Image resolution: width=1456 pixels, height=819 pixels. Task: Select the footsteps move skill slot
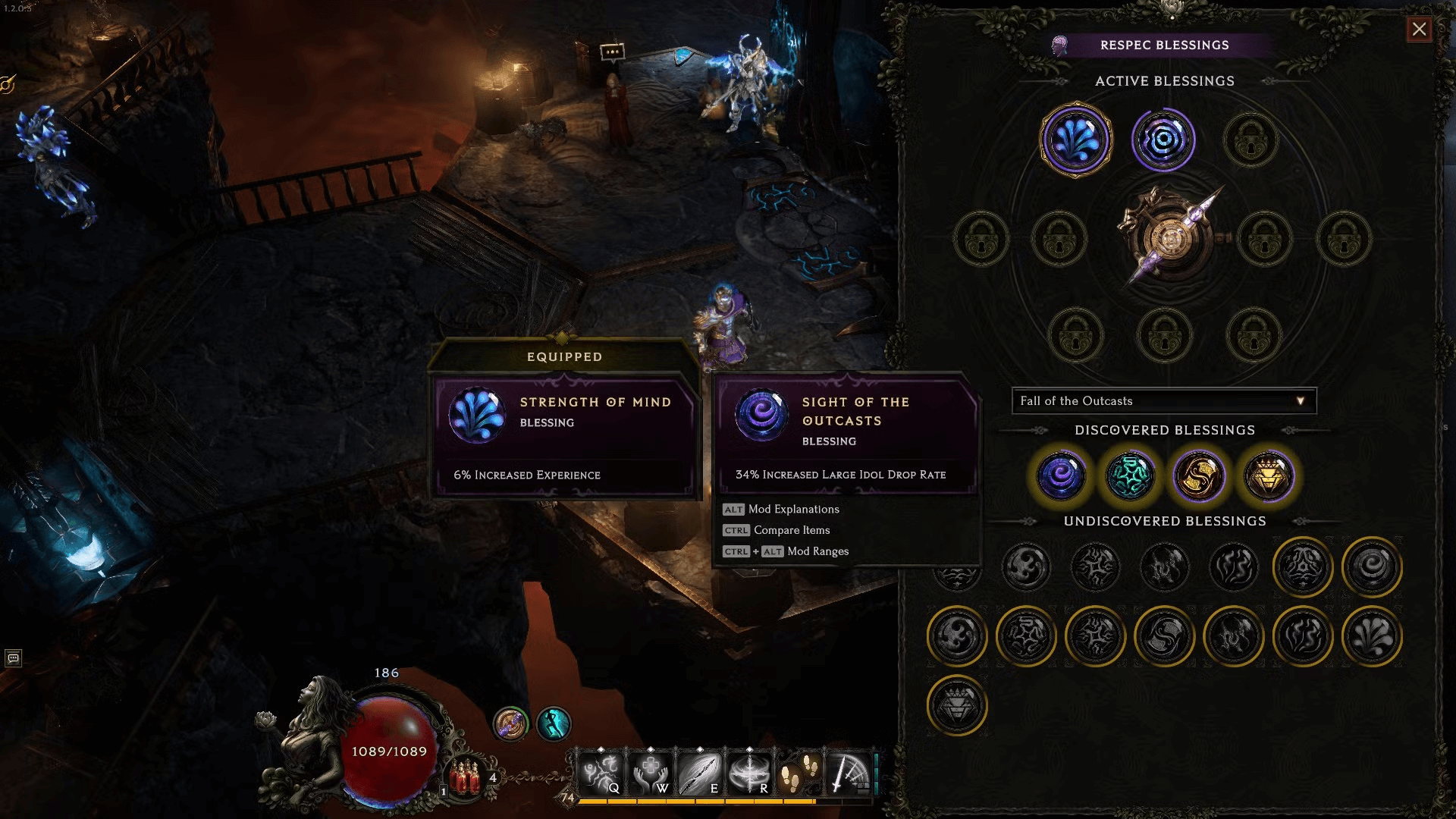799,773
